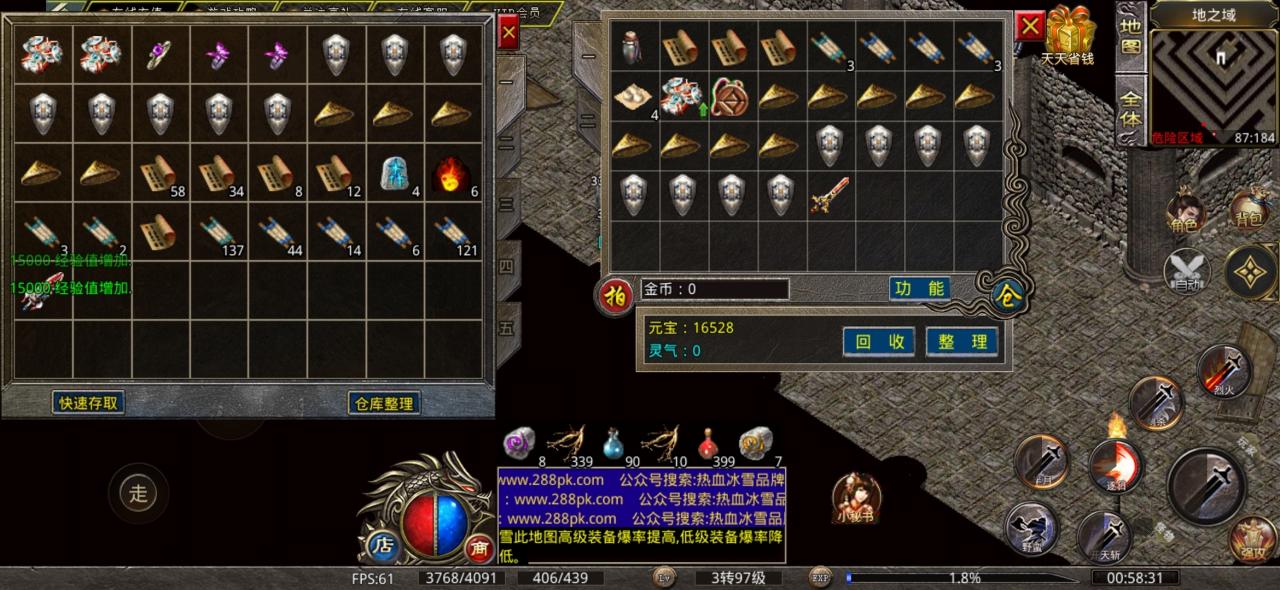Close the backpack inventory panel
This screenshot has width=1280, height=590.
(1029, 26)
